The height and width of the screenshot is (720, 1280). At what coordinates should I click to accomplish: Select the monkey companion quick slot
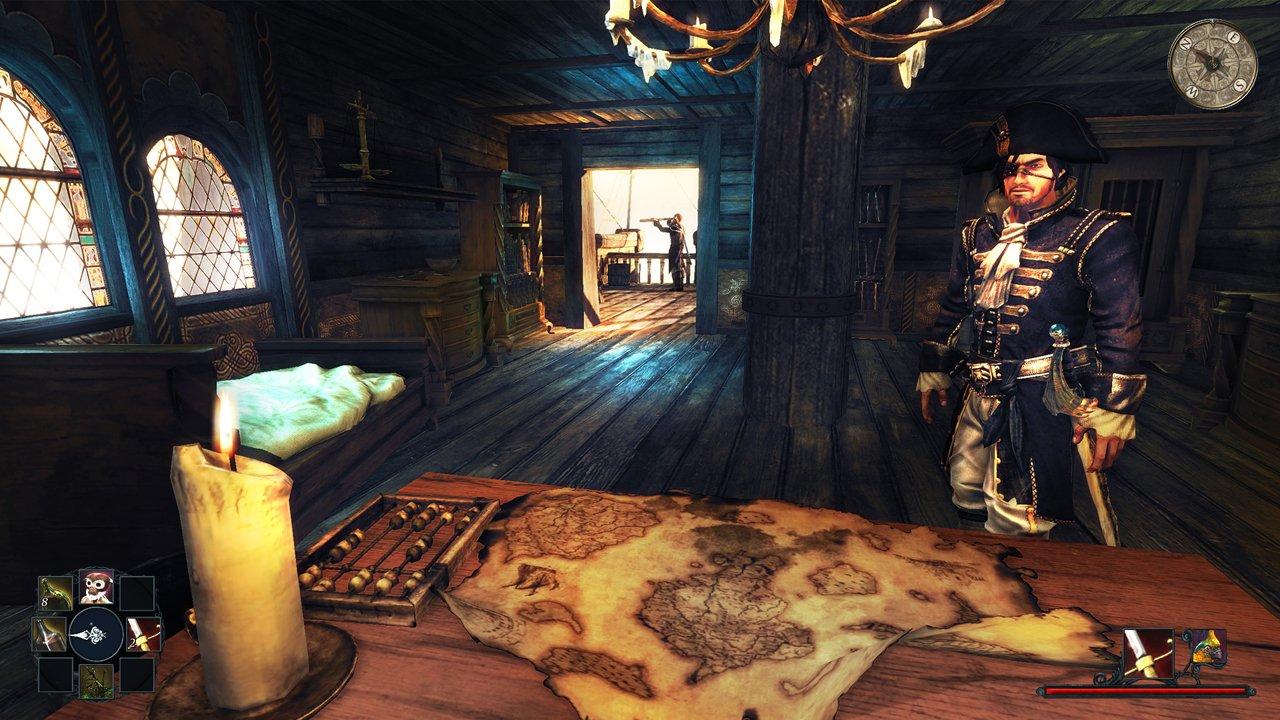97,587
